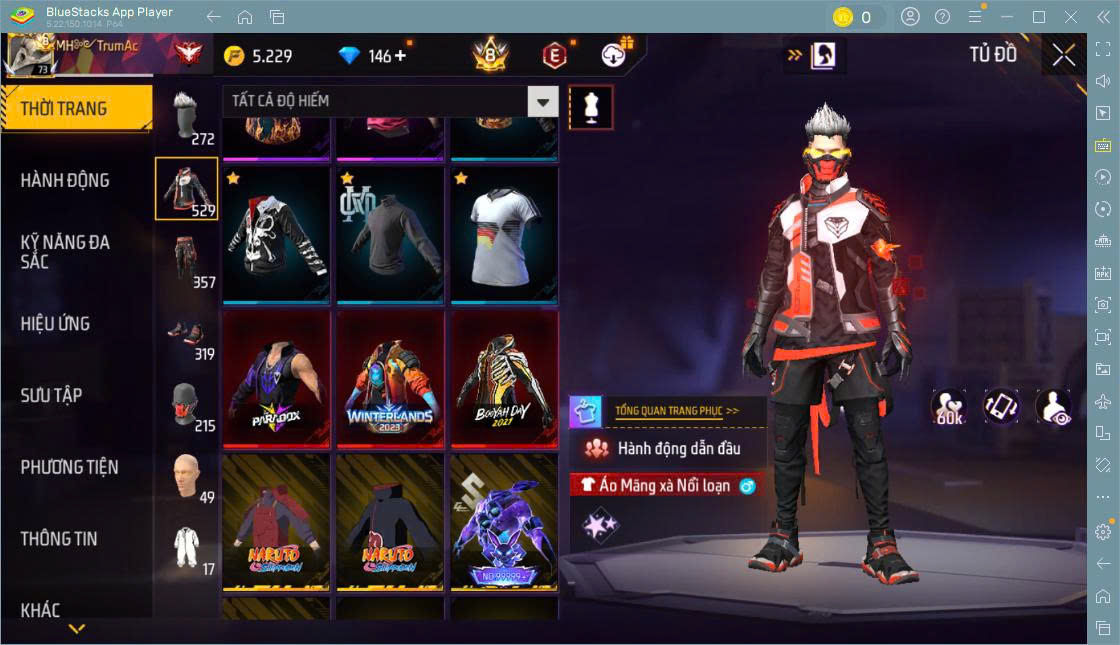Open the Tất Cả Độ Hiếm rarity dropdown
Image resolution: width=1120 pixels, height=645 pixels.
(x=543, y=101)
